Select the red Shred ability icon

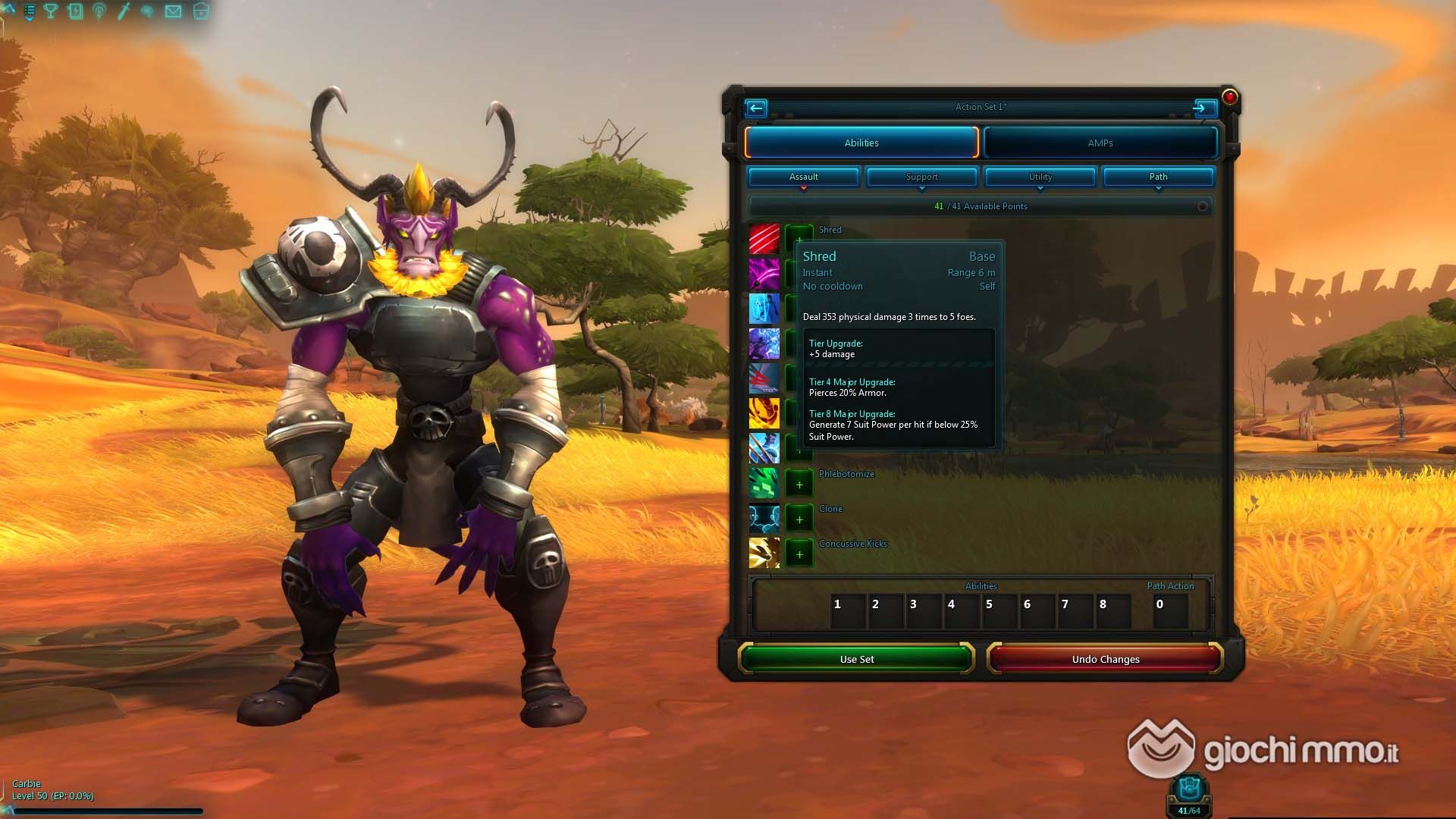pyautogui.click(x=764, y=238)
